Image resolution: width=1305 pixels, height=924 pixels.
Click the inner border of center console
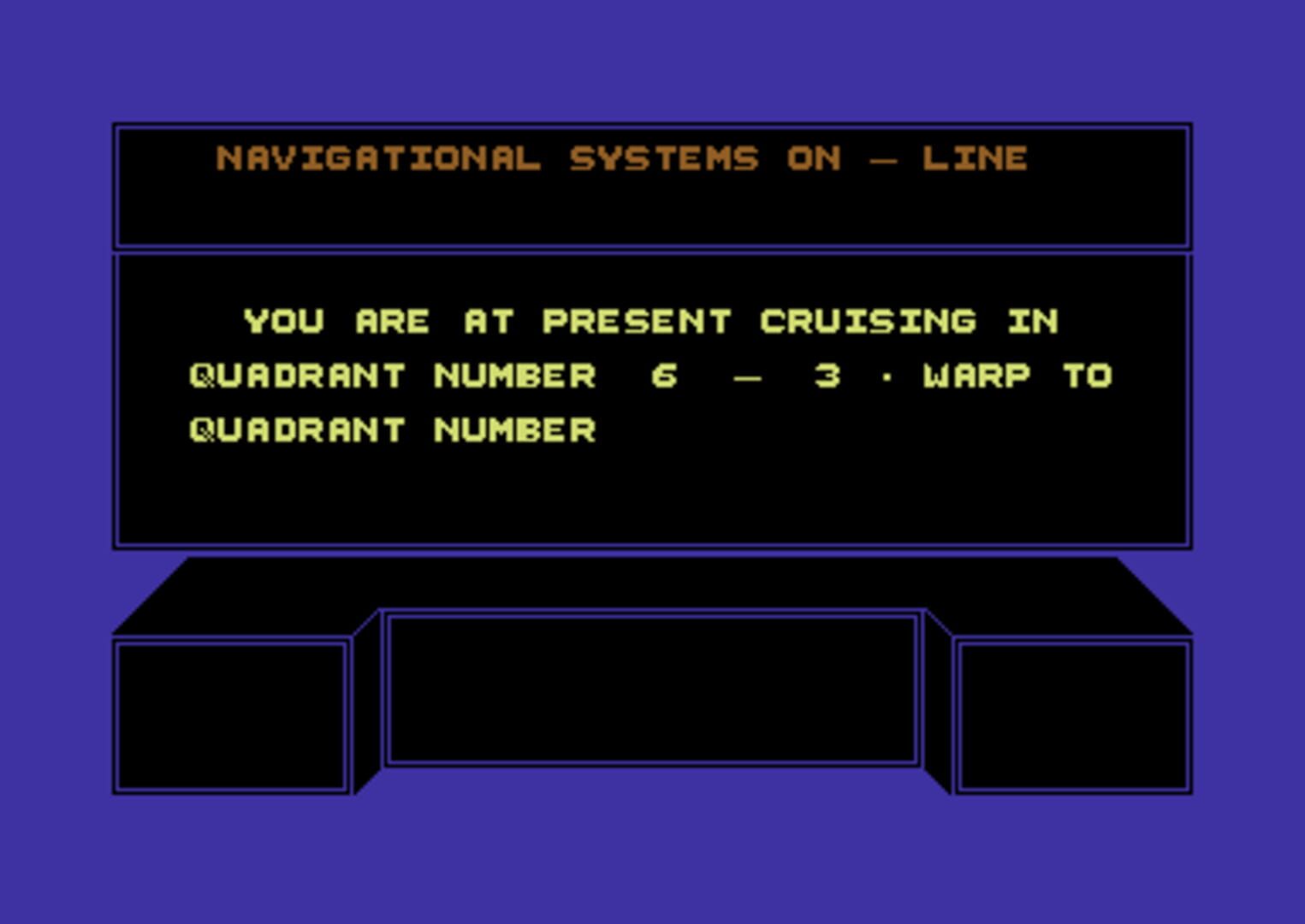coord(652,618)
